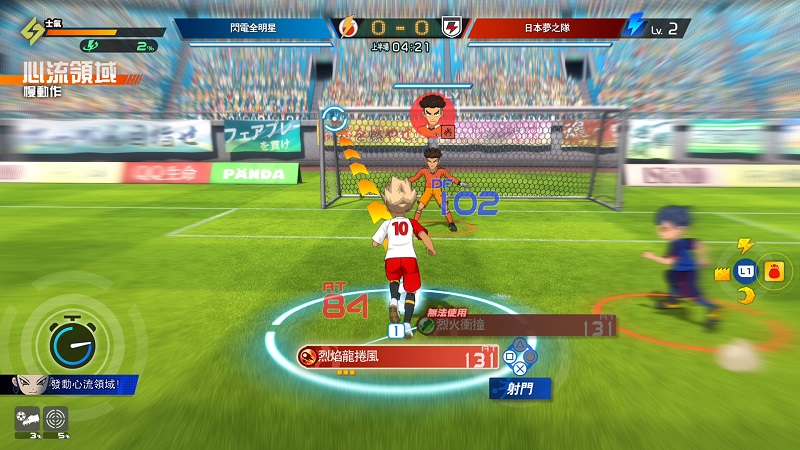800x450 pixels.
Task: Click the soccer ball and boot skill icon
Action: coord(29,420)
